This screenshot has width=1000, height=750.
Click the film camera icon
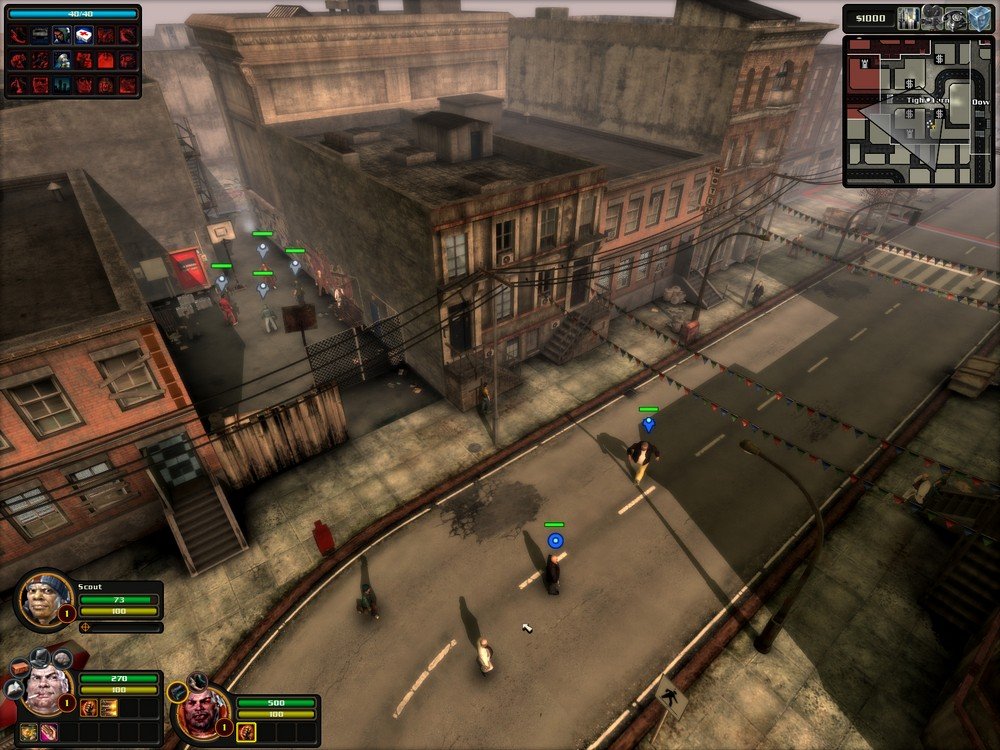(x=931, y=19)
